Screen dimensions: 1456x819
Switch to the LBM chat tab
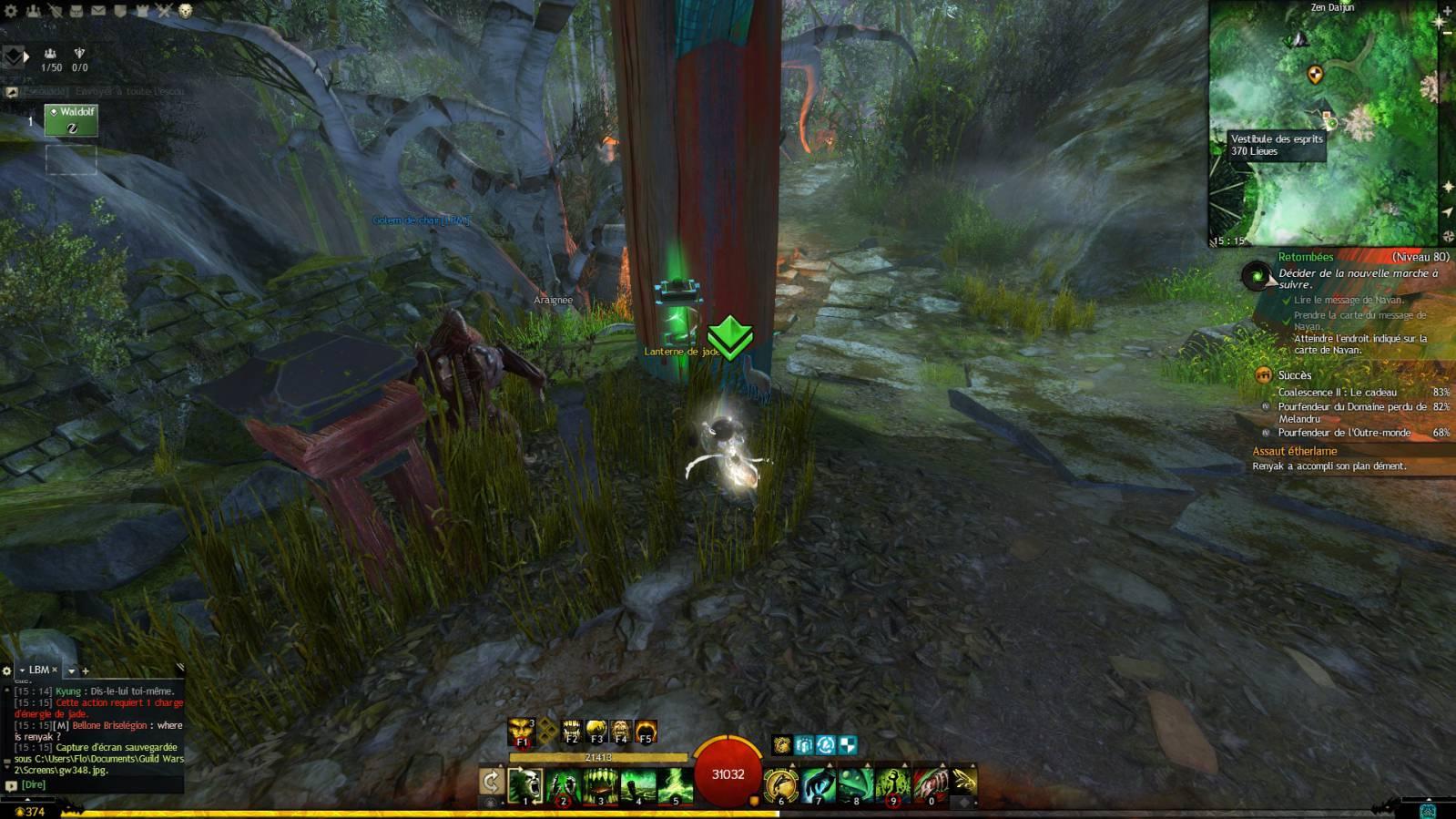pos(39,670)
